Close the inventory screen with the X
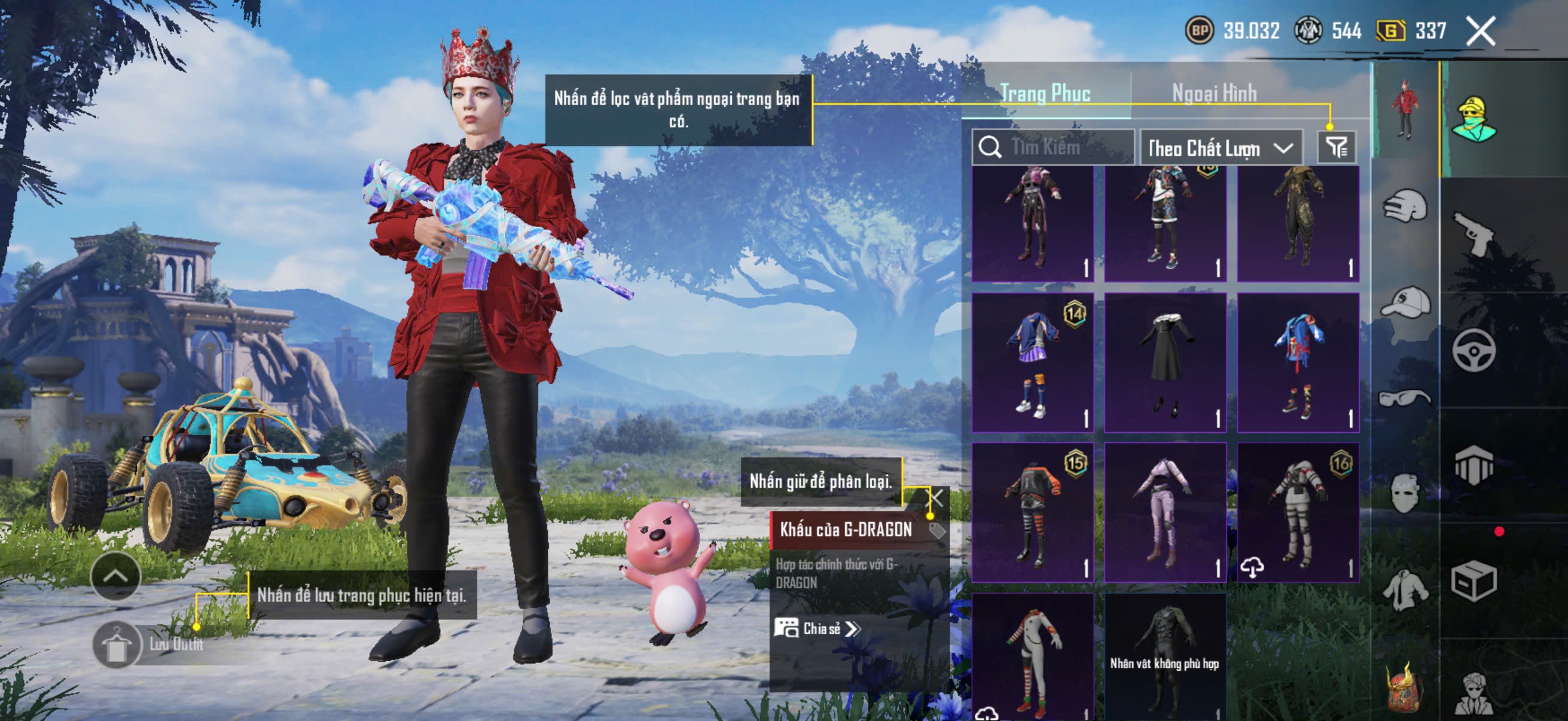 1480,31
